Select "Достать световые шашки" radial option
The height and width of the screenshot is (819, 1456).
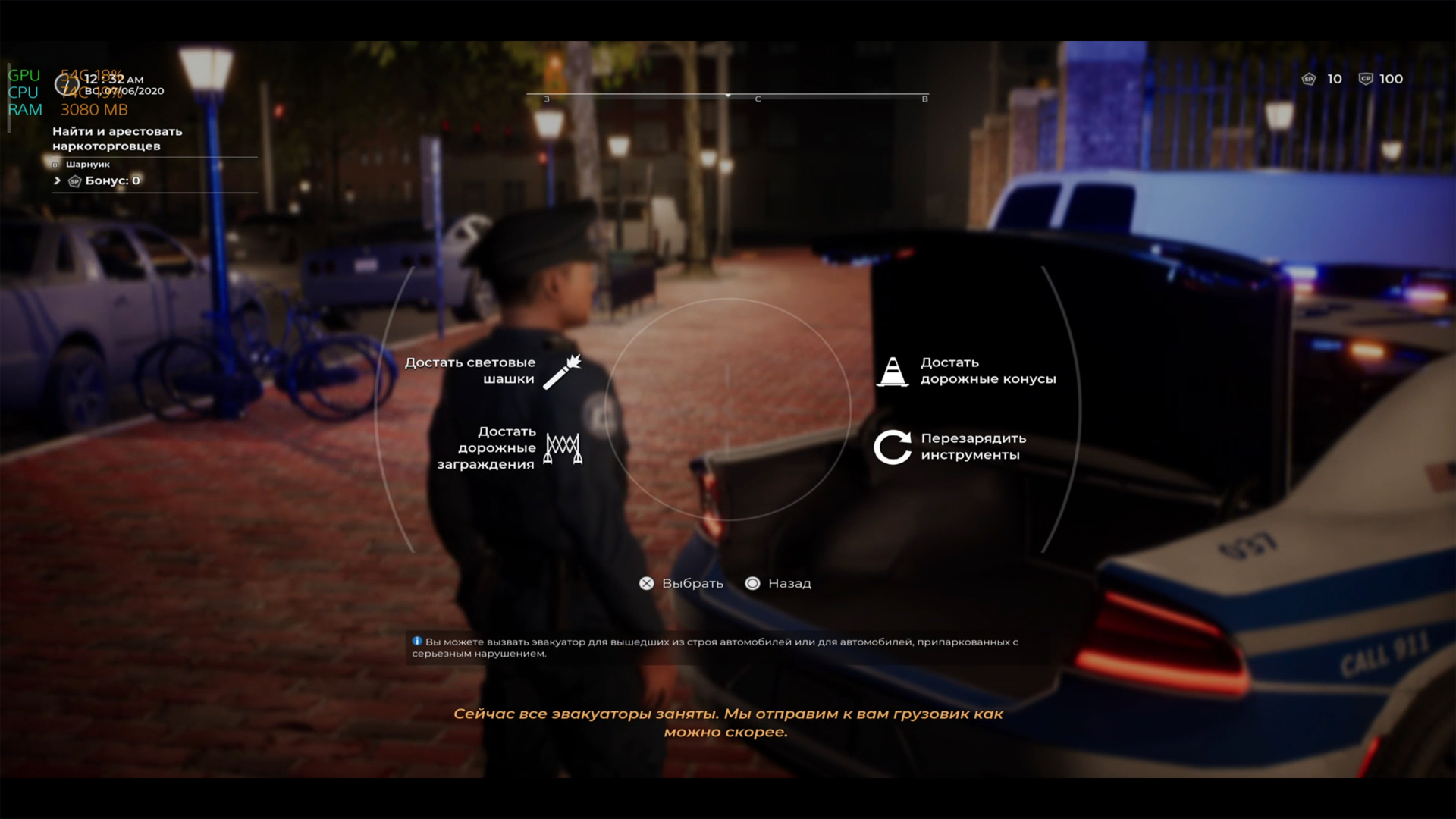493,371
